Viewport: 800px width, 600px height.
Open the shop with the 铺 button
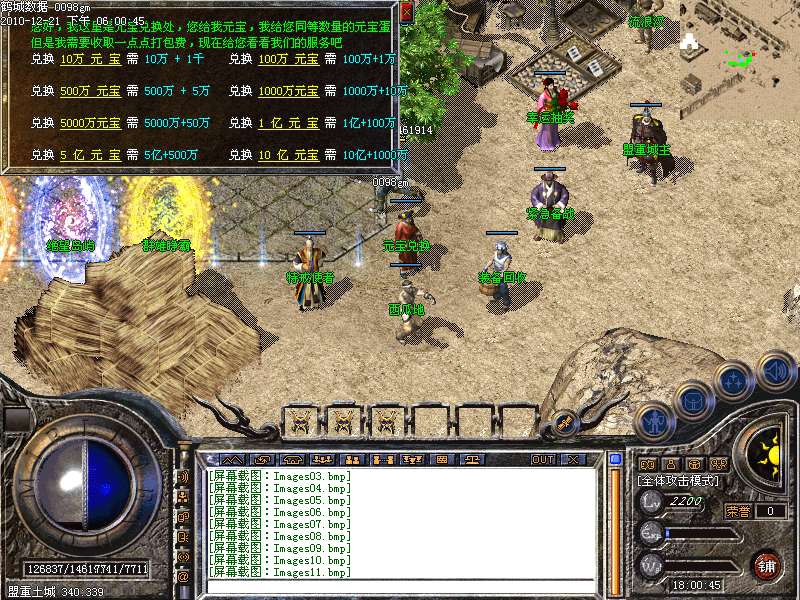point(767,565)
